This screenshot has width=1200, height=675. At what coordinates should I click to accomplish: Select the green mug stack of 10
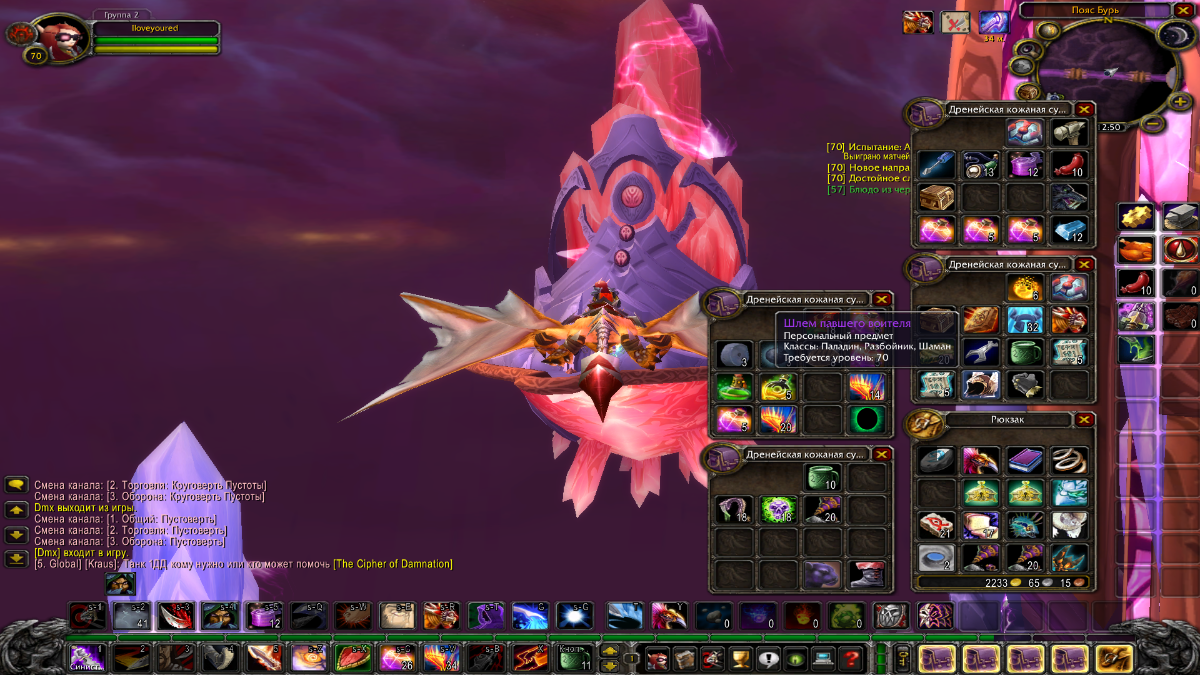822,478
